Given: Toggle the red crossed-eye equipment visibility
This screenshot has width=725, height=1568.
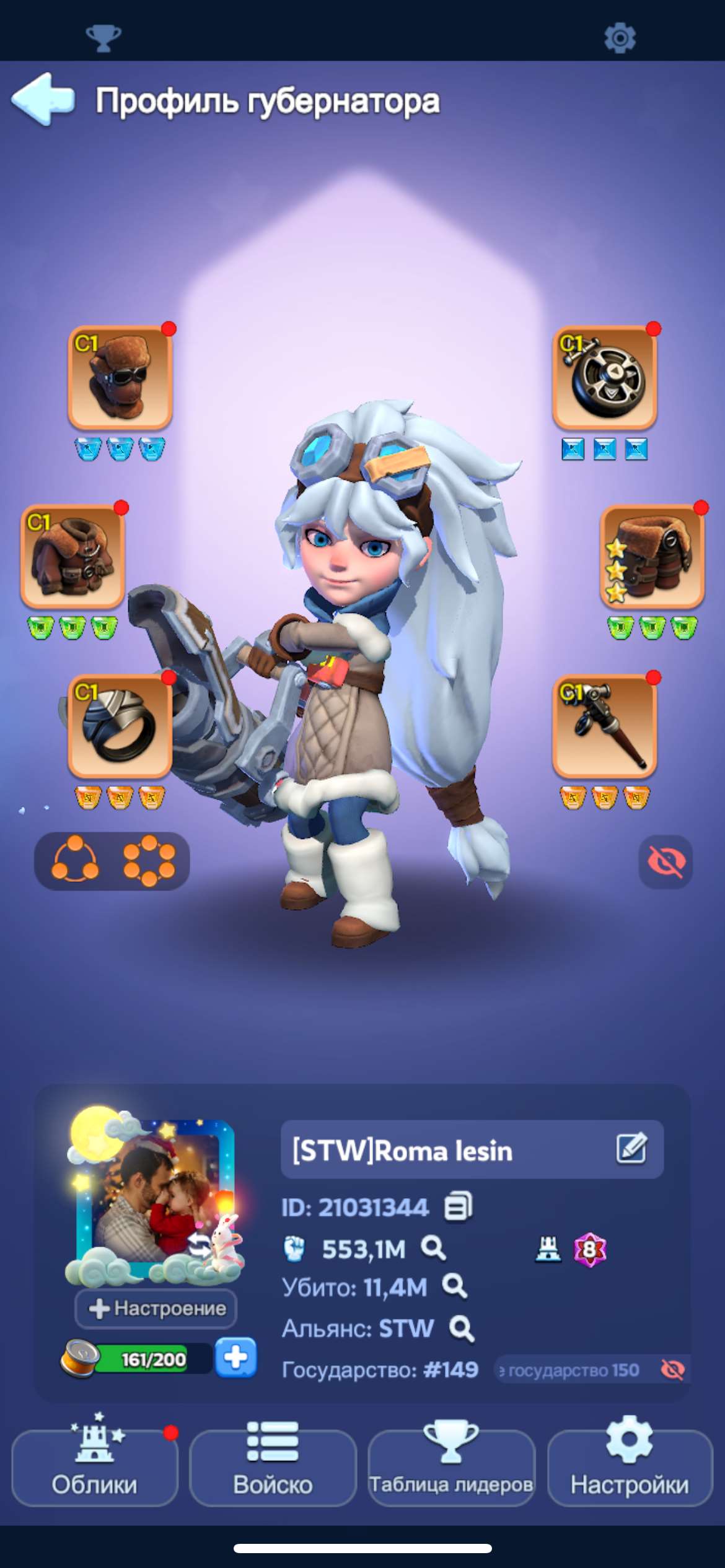Looking at the screenshot, I should click(x=666, y=861).
